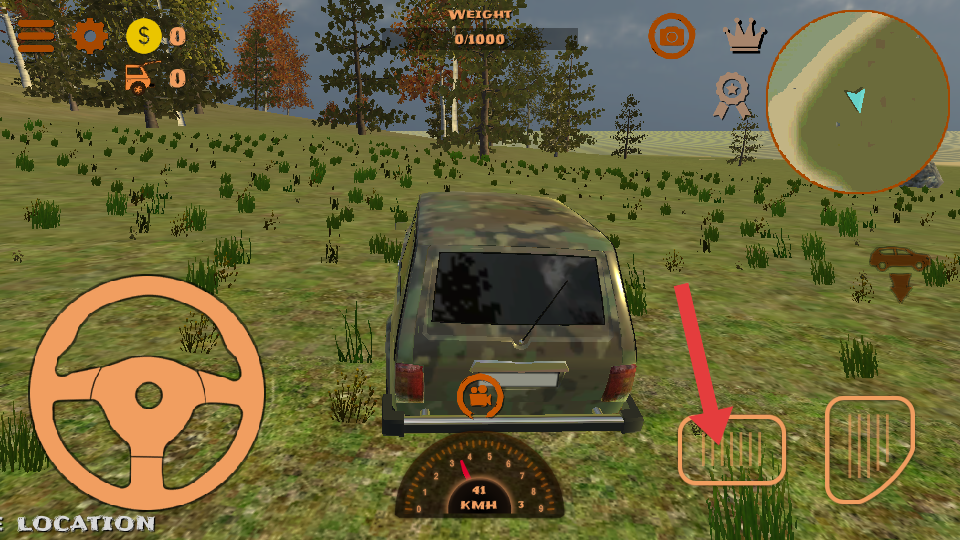Open the gear settings icon
The image size is (960, 540).
pos(89,36)
